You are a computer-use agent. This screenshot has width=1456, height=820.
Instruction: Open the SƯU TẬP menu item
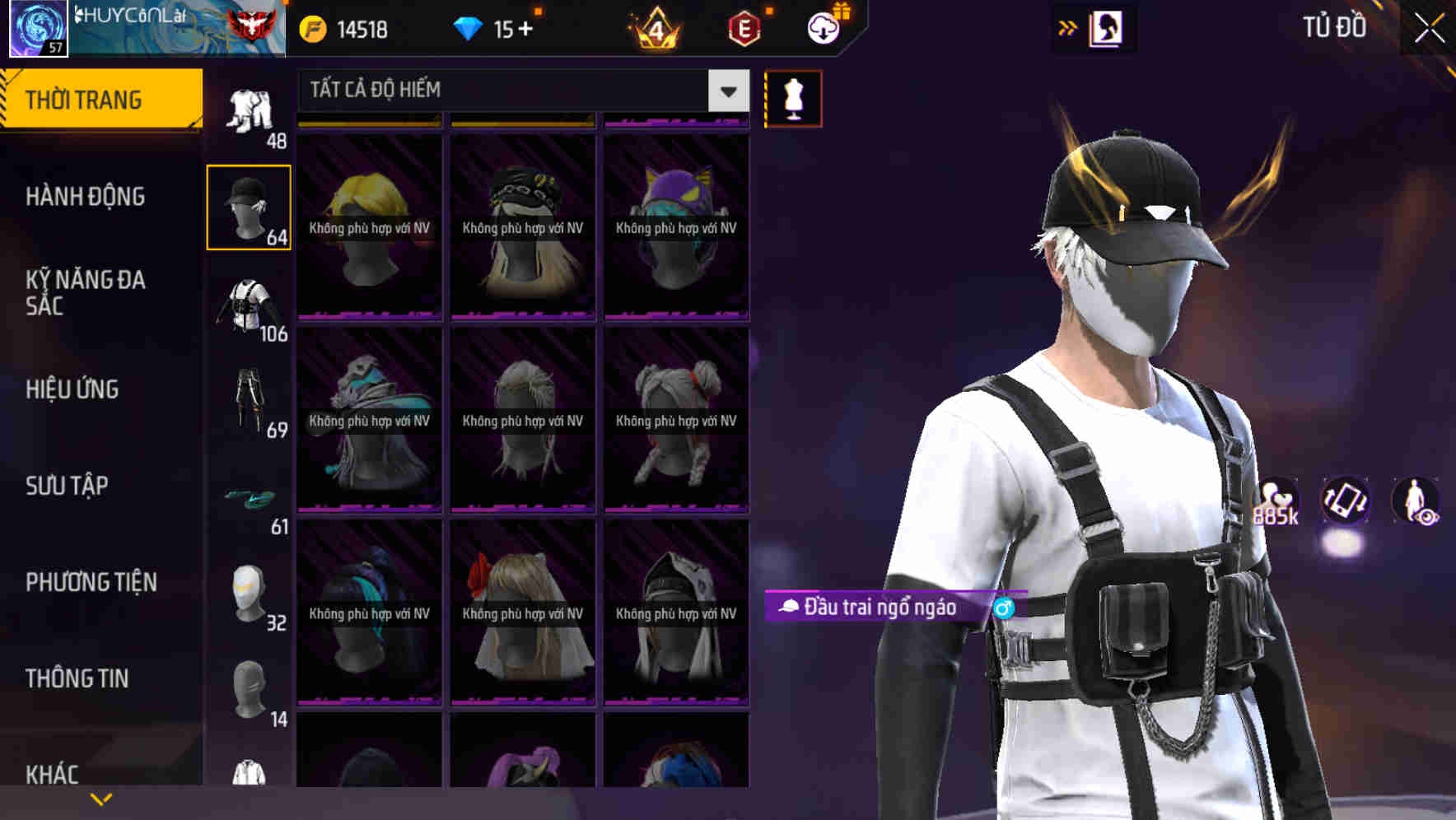click(66, 487)
